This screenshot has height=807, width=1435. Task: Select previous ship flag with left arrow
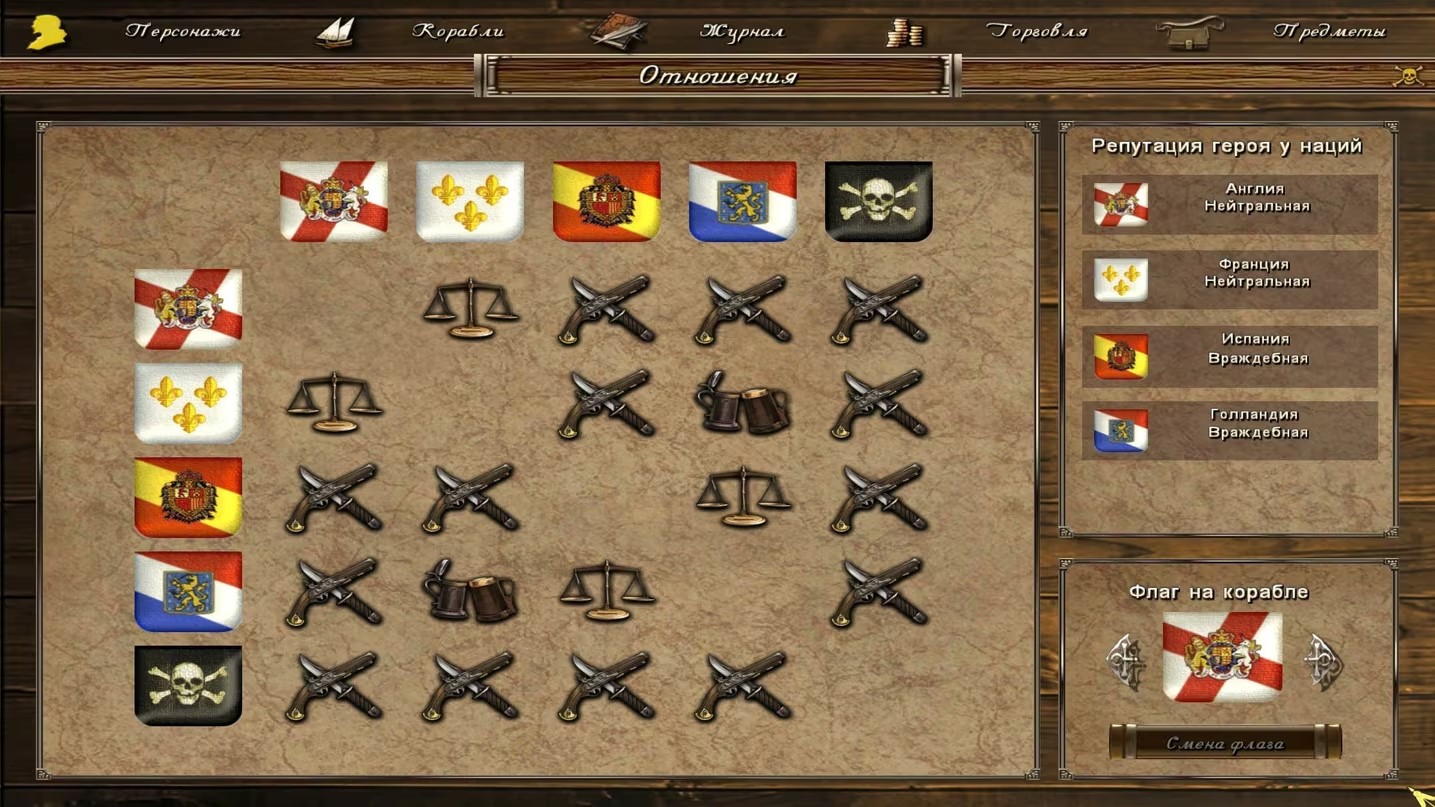(1125, 661)
